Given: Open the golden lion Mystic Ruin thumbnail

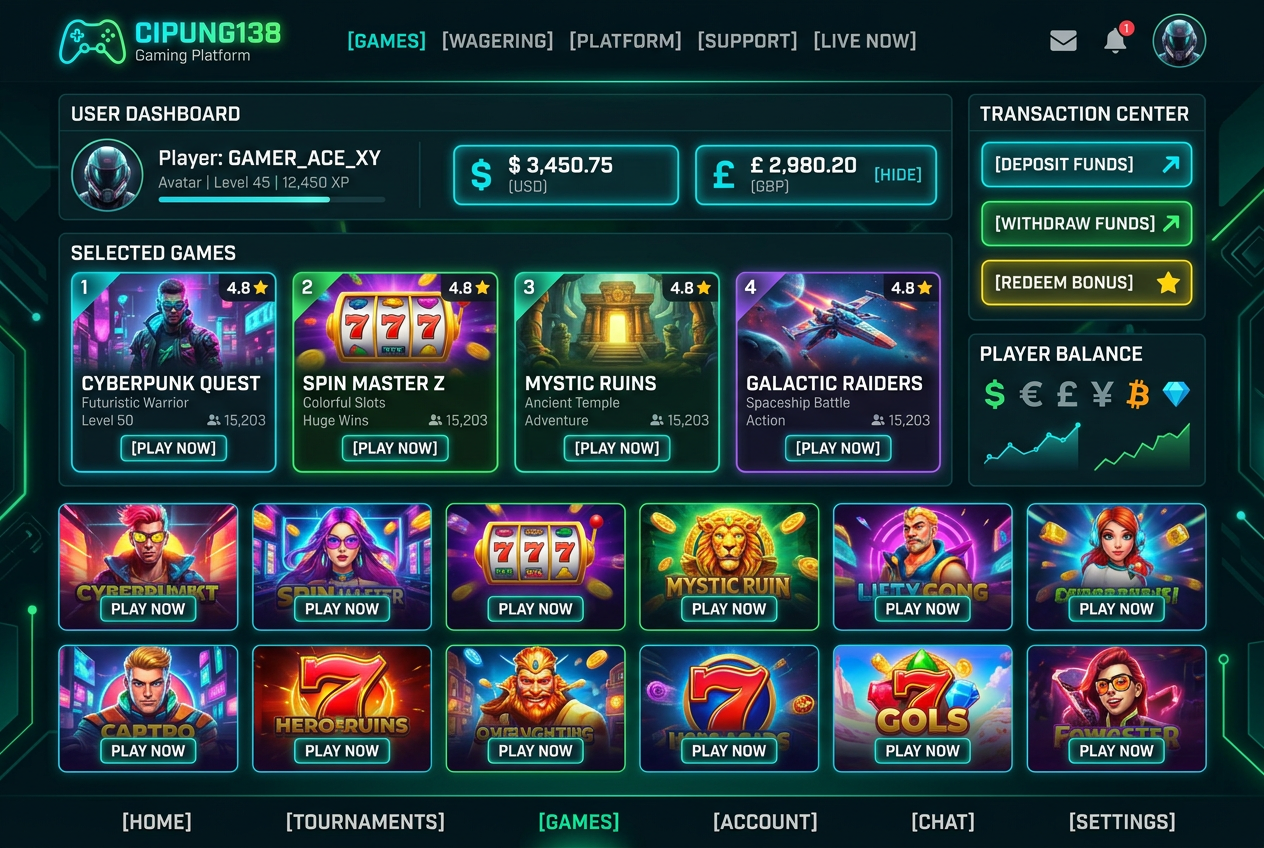Looking at the screenshot, I should click(729, 566).
